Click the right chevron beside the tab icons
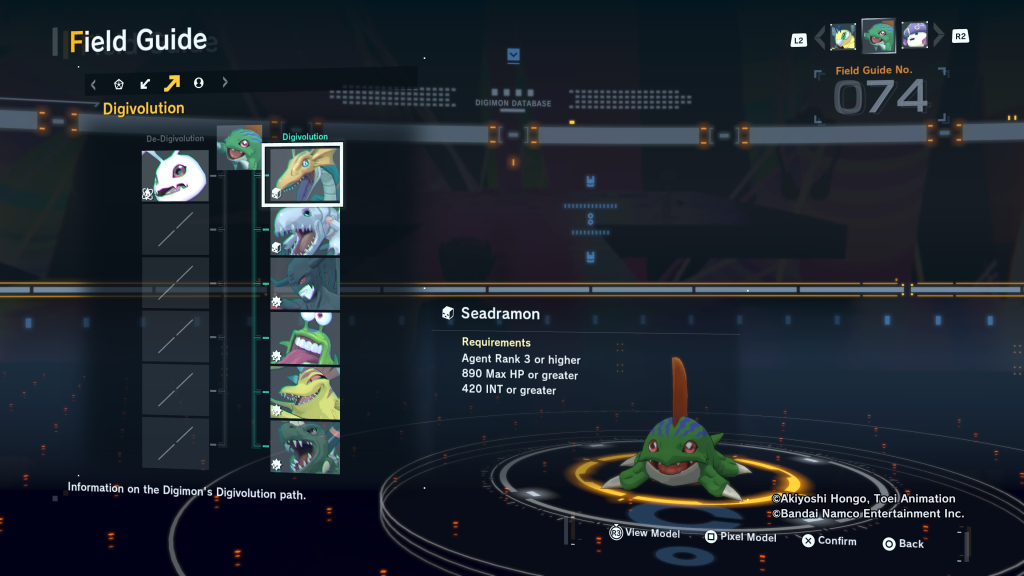Viewport: 1024px width, 576px height. click(225, 84)
